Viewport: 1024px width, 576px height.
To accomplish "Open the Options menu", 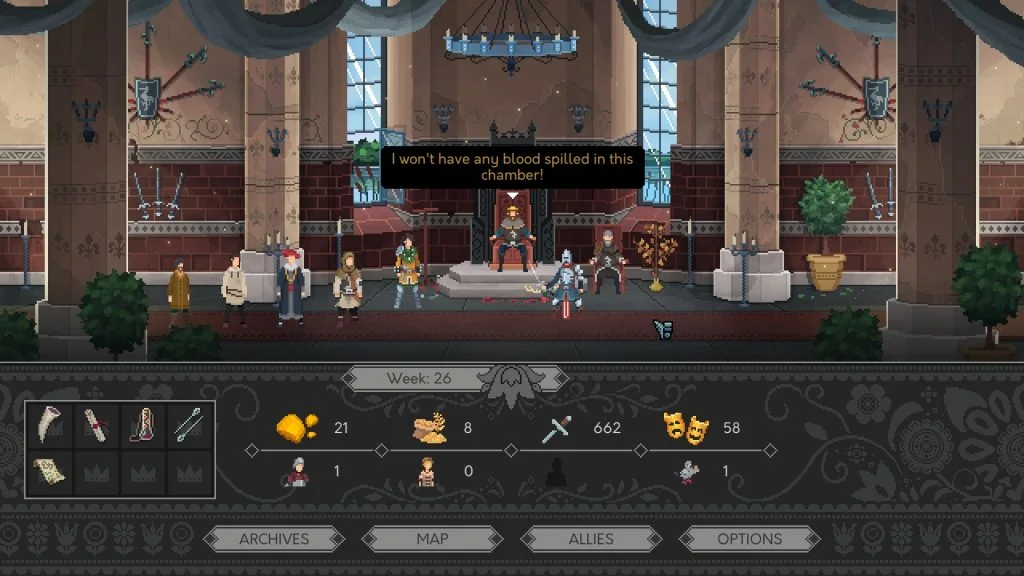I will click(749, 539).
